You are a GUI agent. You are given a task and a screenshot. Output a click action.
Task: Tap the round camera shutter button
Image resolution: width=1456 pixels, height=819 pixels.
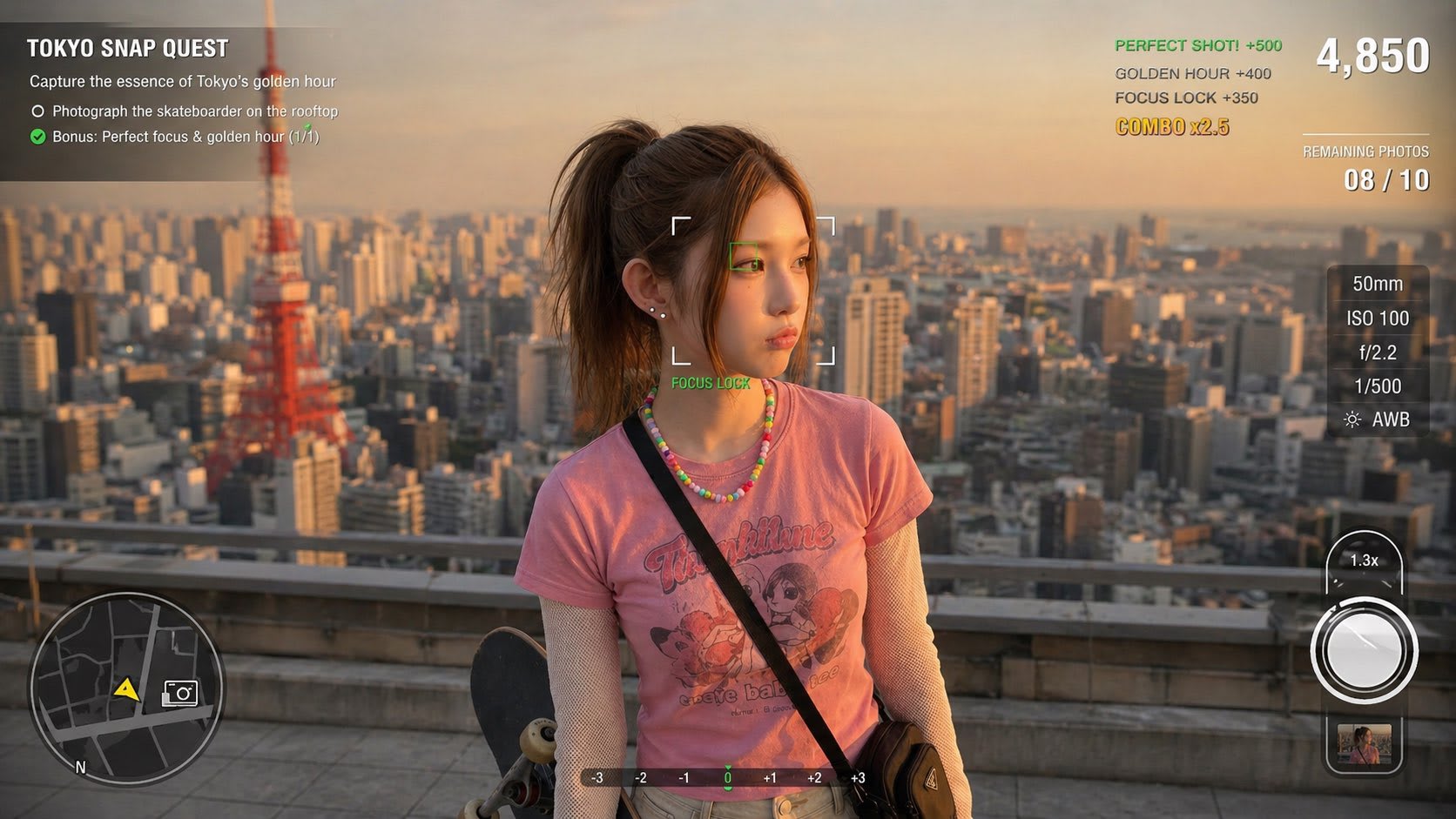(1363, 650)
